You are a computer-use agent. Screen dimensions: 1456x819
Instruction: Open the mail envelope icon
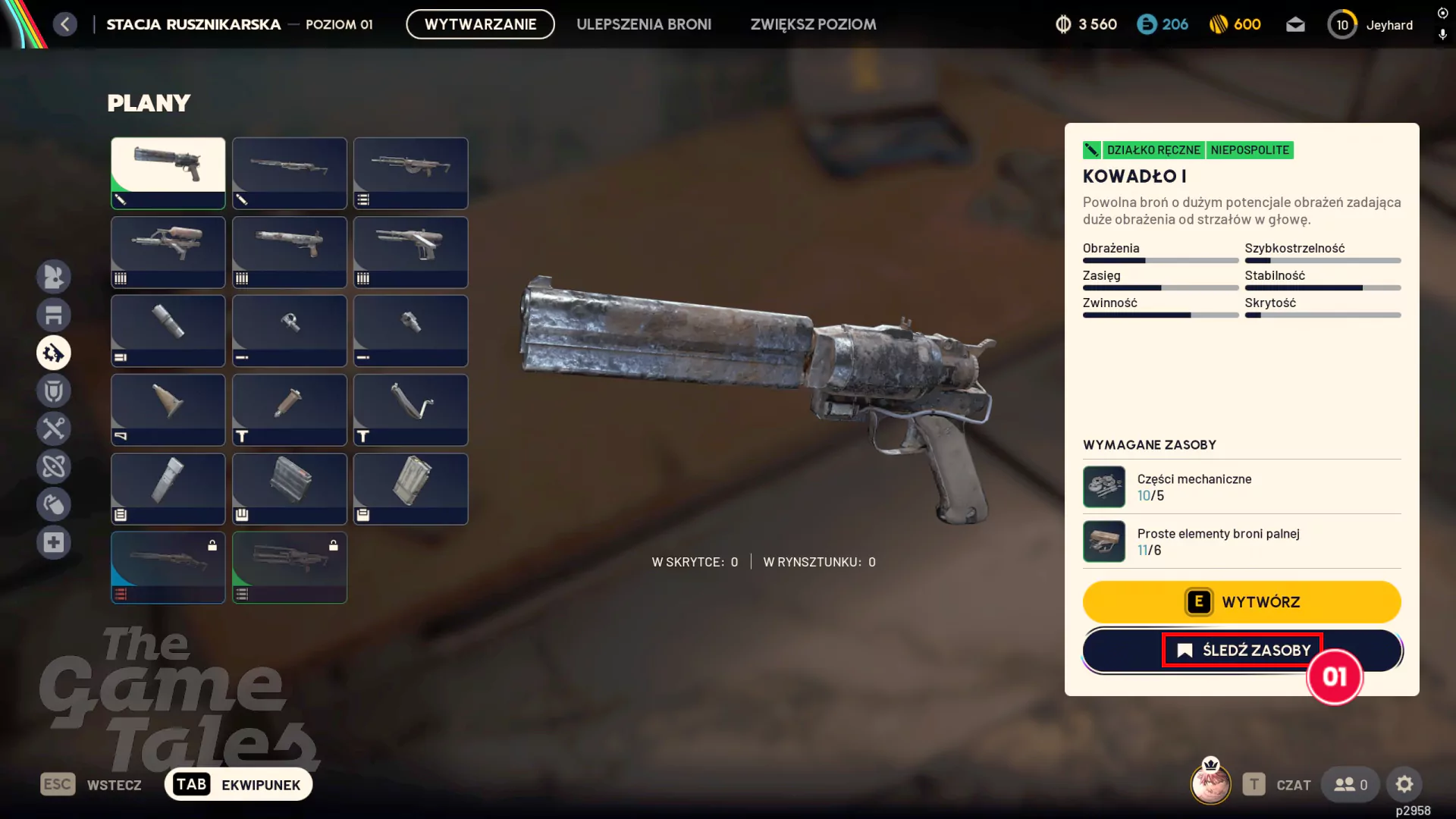pyautogui.click(x=1297, y=24)
